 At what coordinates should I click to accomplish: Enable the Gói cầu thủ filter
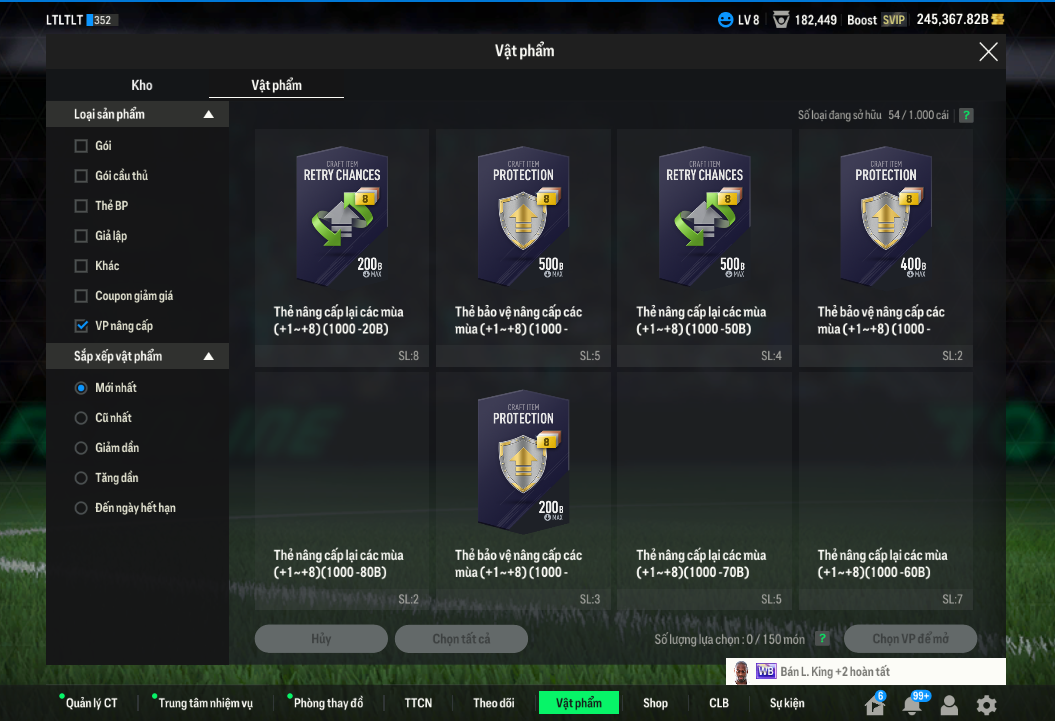click(x=81, y=176)
